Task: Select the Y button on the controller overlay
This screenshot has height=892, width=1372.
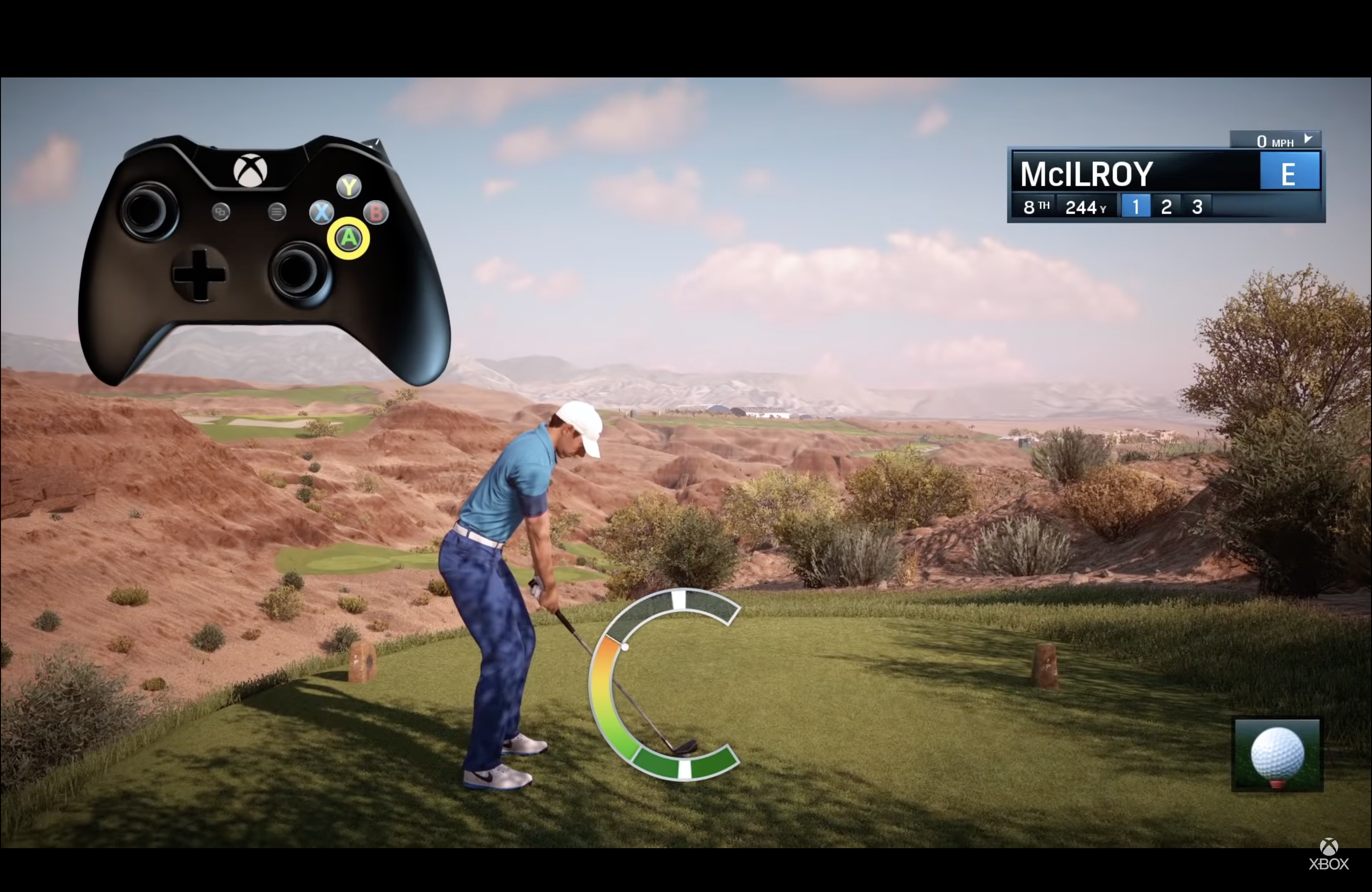Action: 349,186
